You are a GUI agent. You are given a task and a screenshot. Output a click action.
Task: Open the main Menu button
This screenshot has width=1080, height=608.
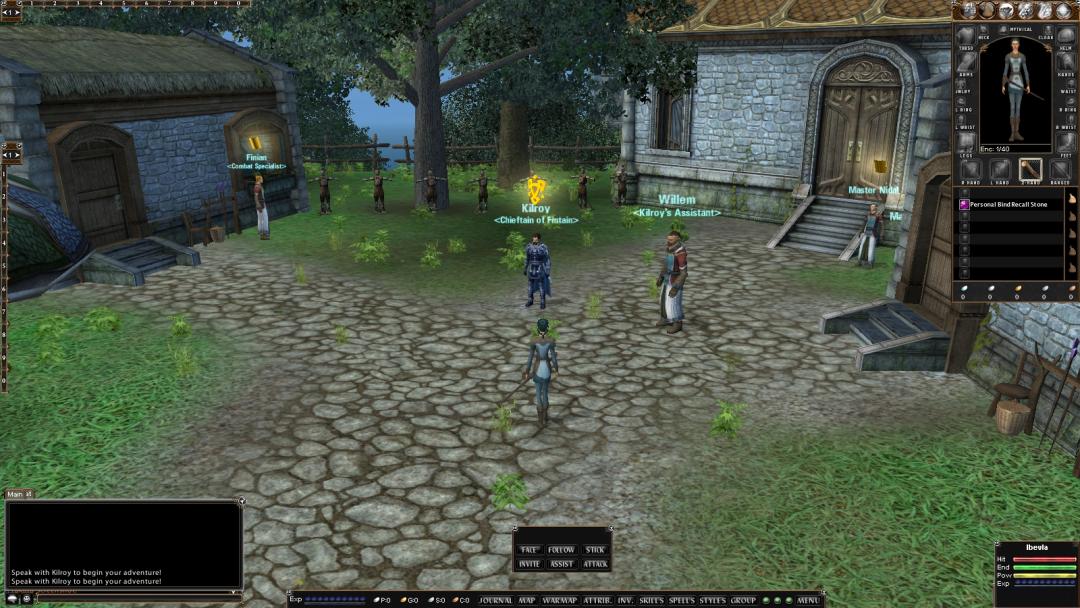click(x=808, y=600)
